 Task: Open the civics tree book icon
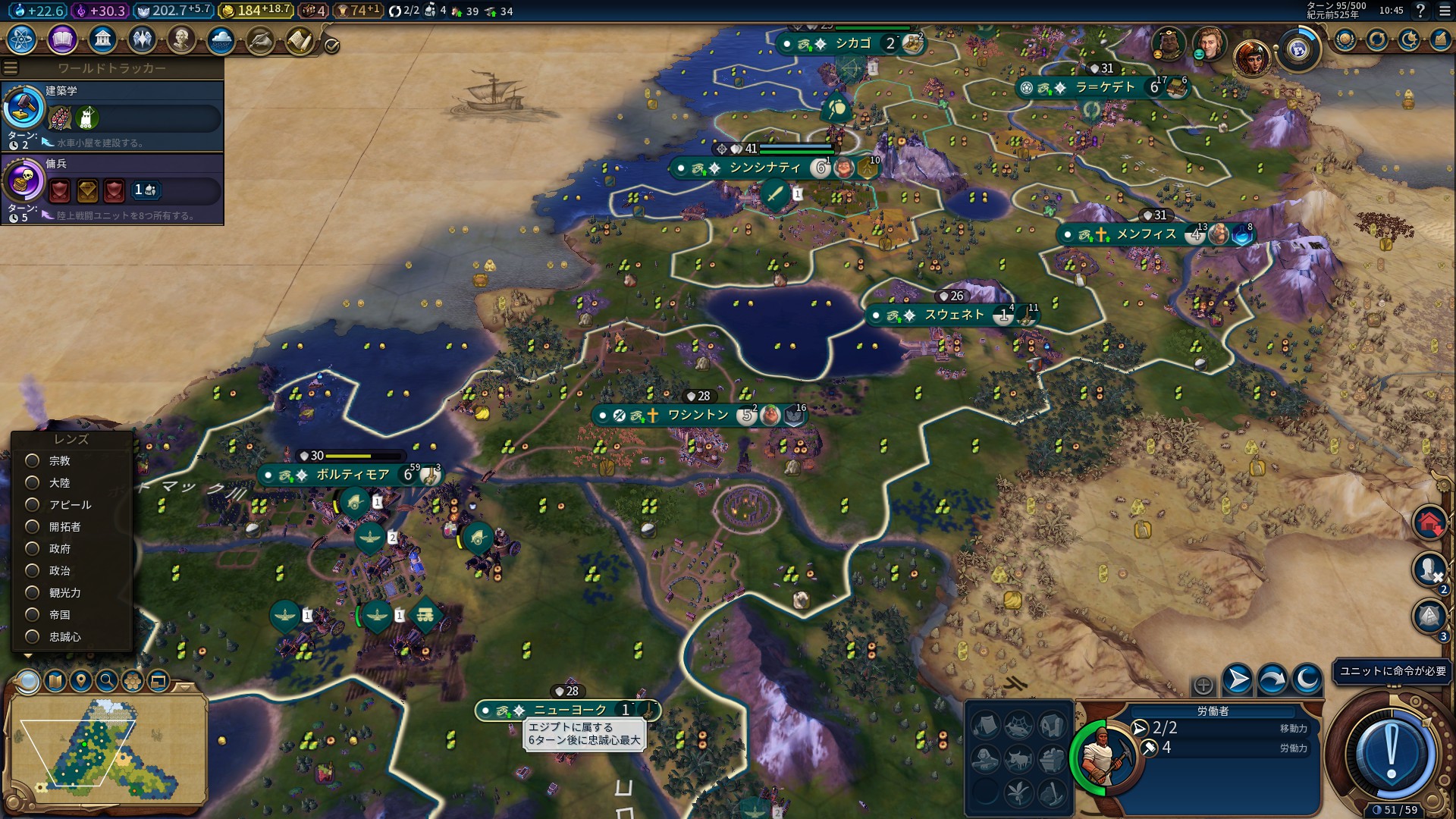62,39
